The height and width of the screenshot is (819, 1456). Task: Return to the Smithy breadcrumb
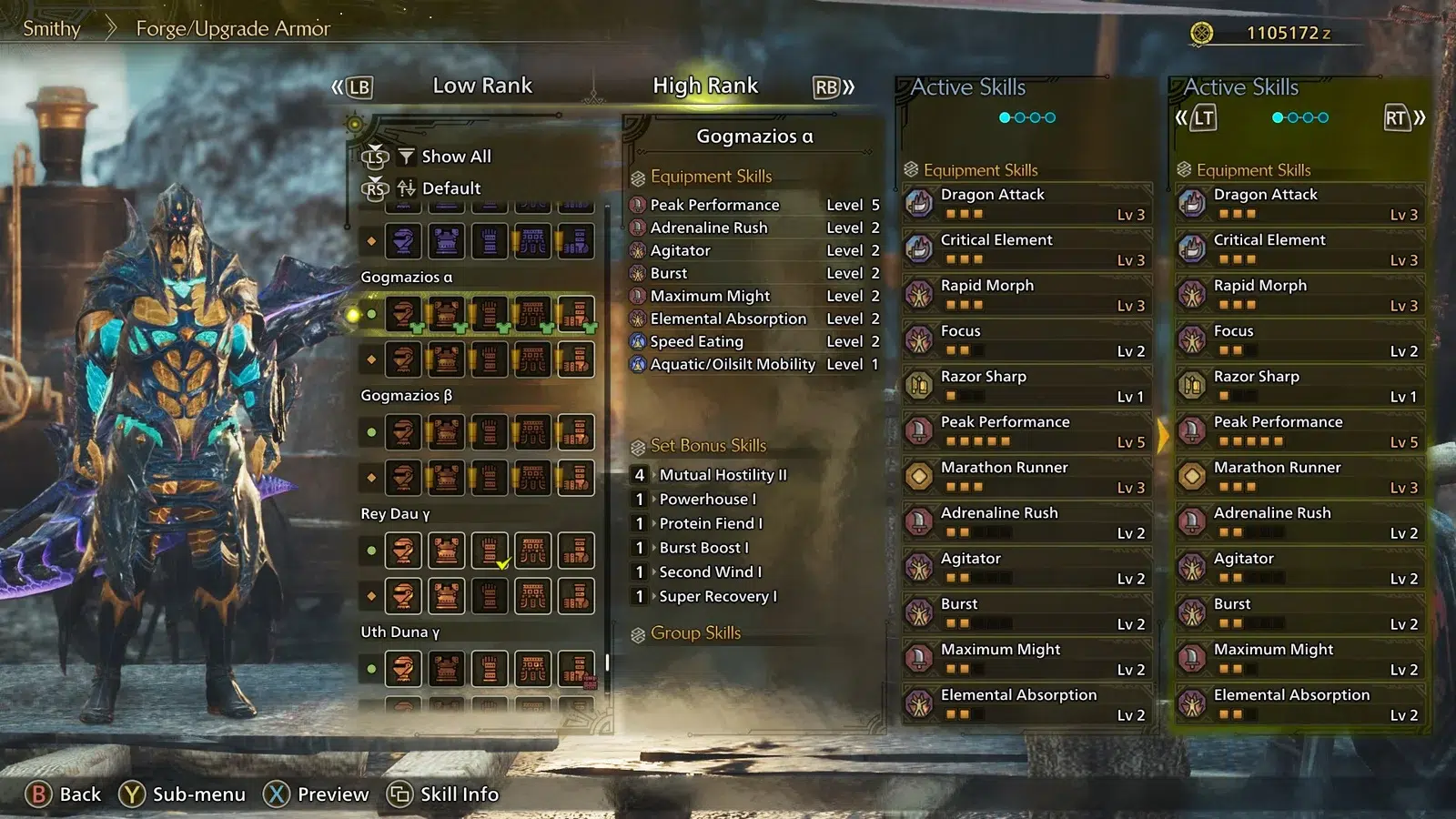pyautogui.click(x=52, y=28)
